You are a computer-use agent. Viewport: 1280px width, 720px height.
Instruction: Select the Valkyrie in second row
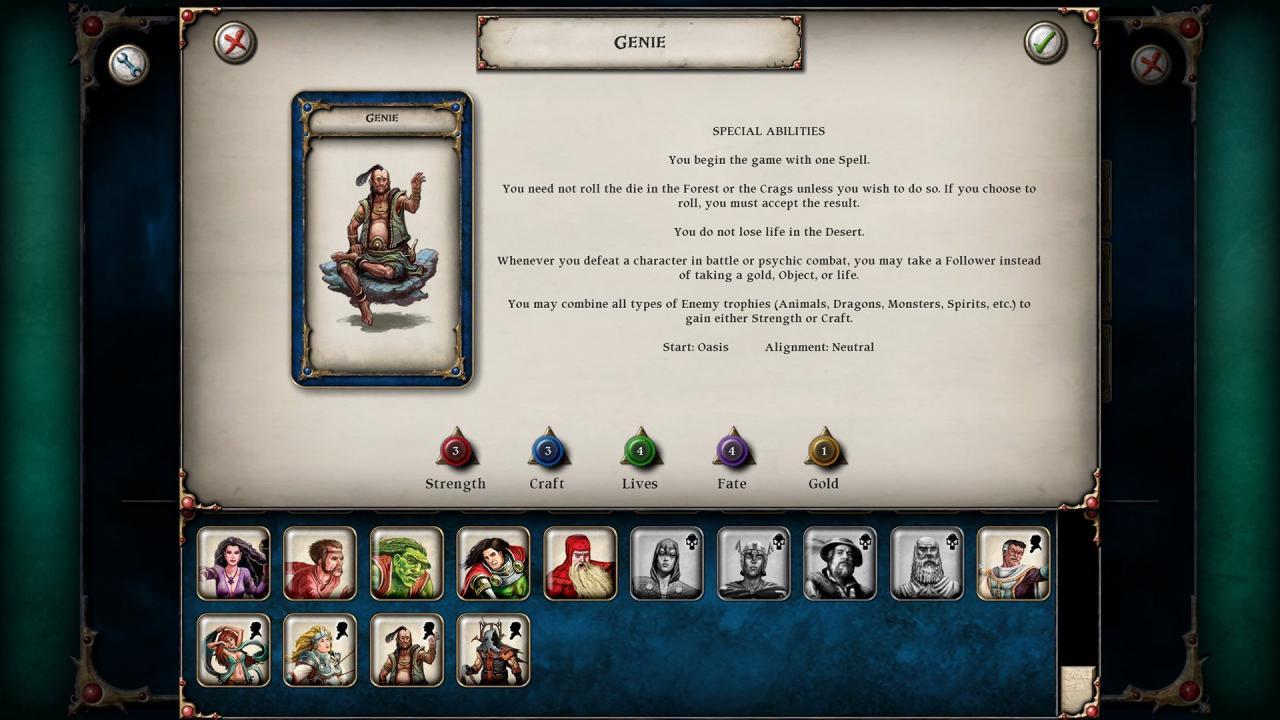coord(320,650)
